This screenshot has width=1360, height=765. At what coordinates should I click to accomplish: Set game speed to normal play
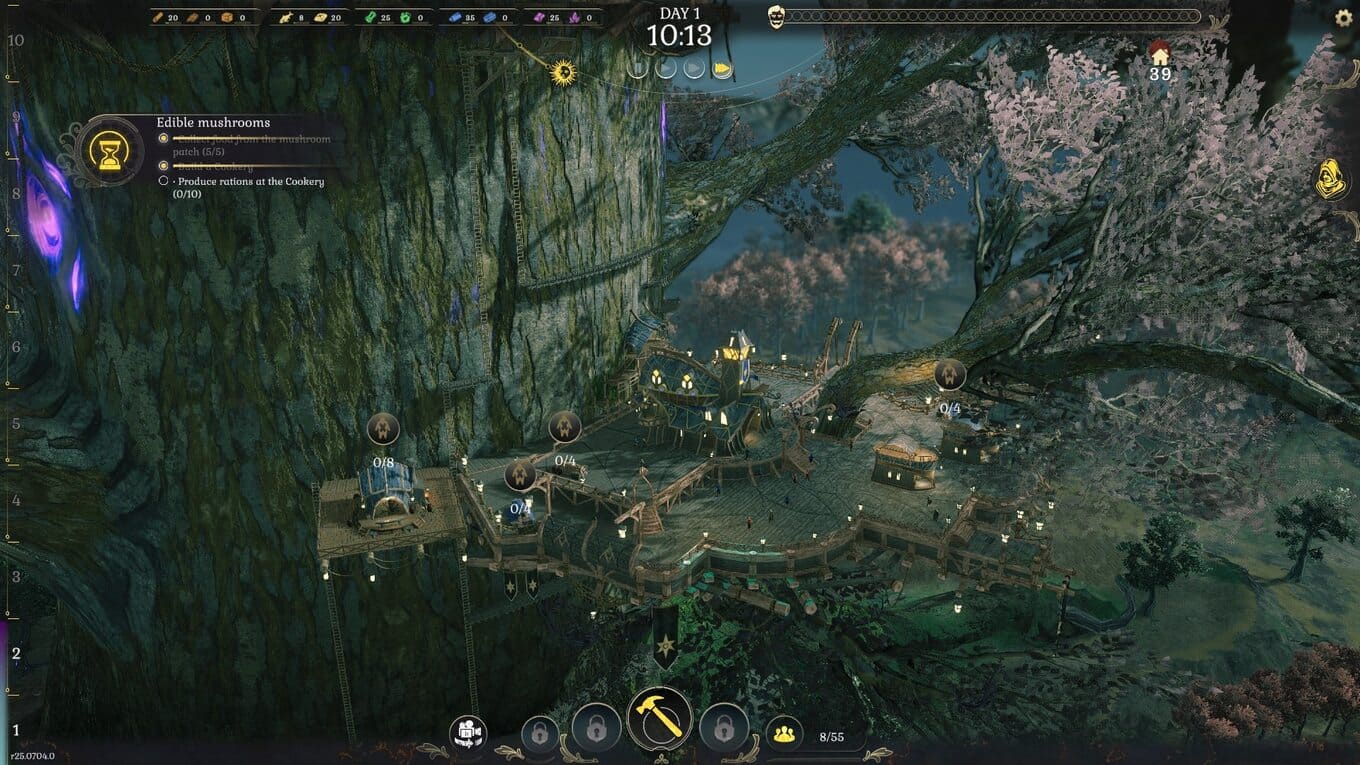[x=666, y=68]
